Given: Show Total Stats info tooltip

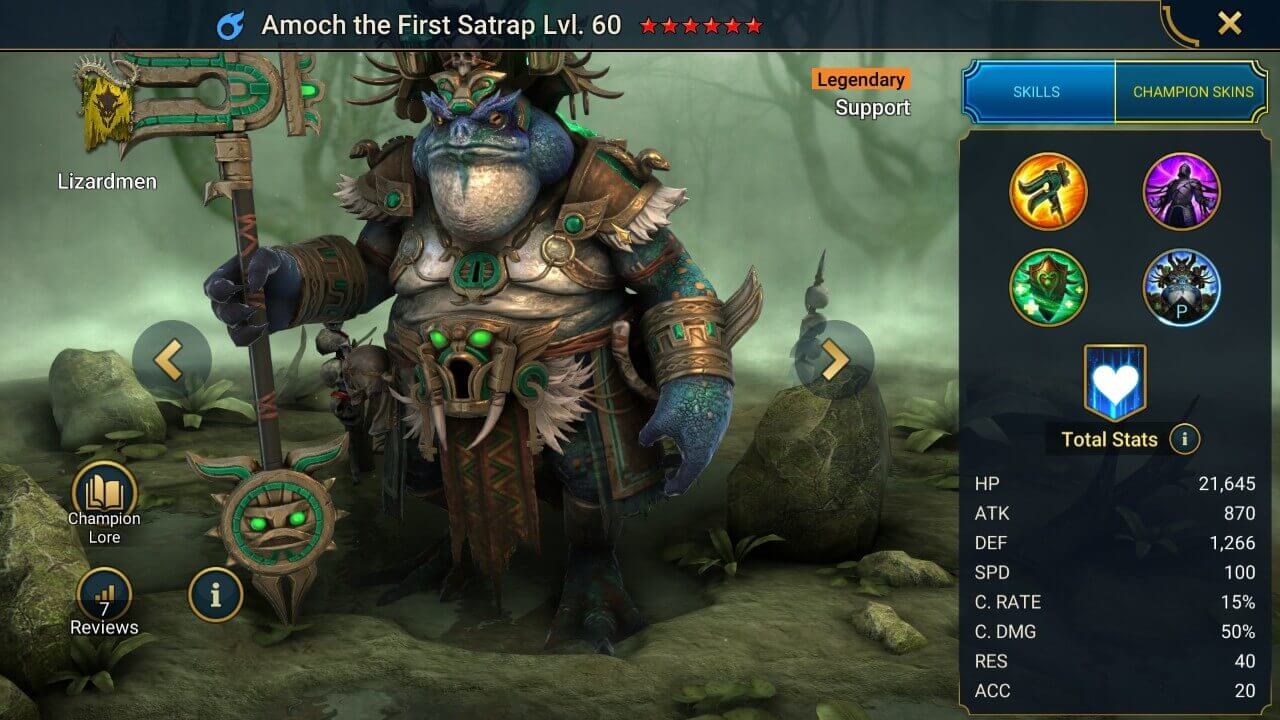Looking at the screenshot, I should 1185,439.
